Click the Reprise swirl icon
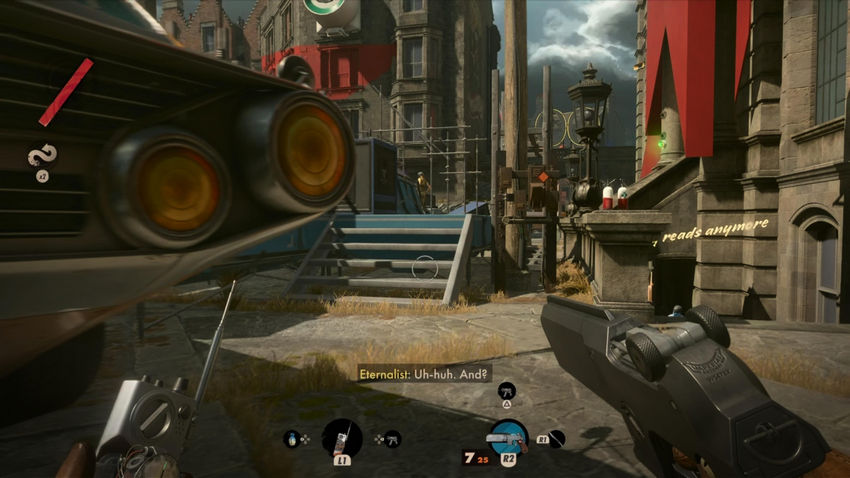The image size is (850, 478). click(x=42, y=155)
